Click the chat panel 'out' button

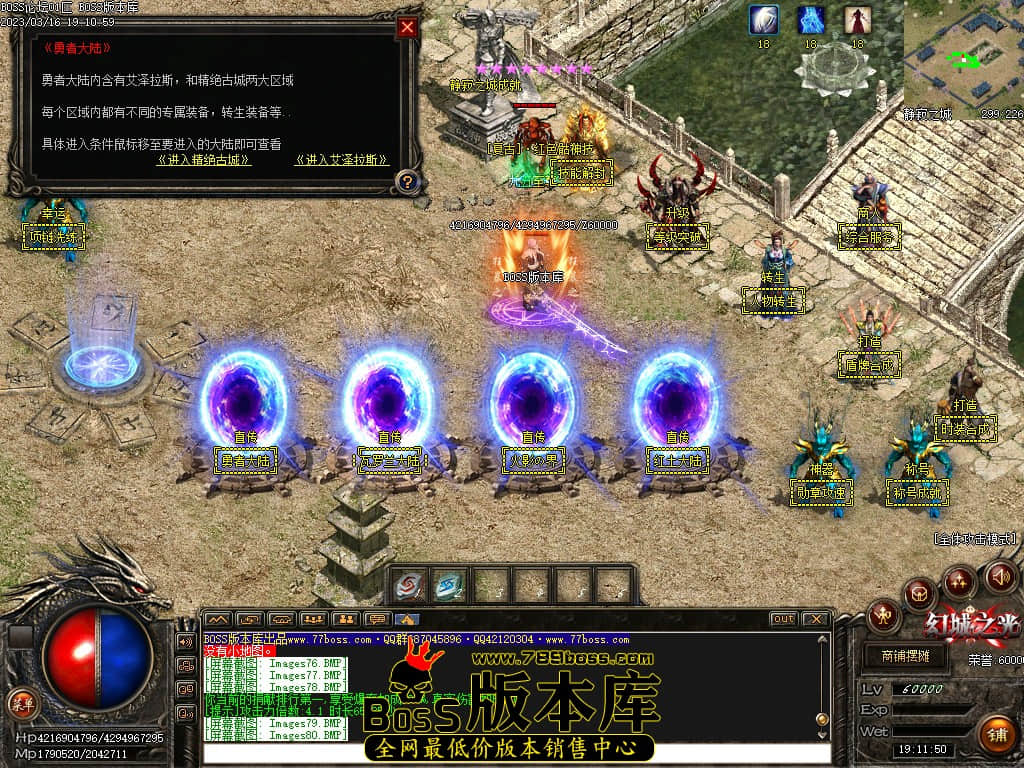[783, 619]
